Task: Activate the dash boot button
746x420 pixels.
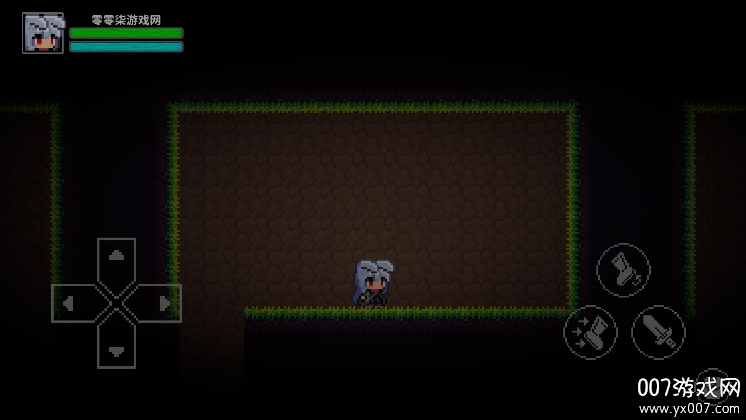Action: [x=589, y=331]
